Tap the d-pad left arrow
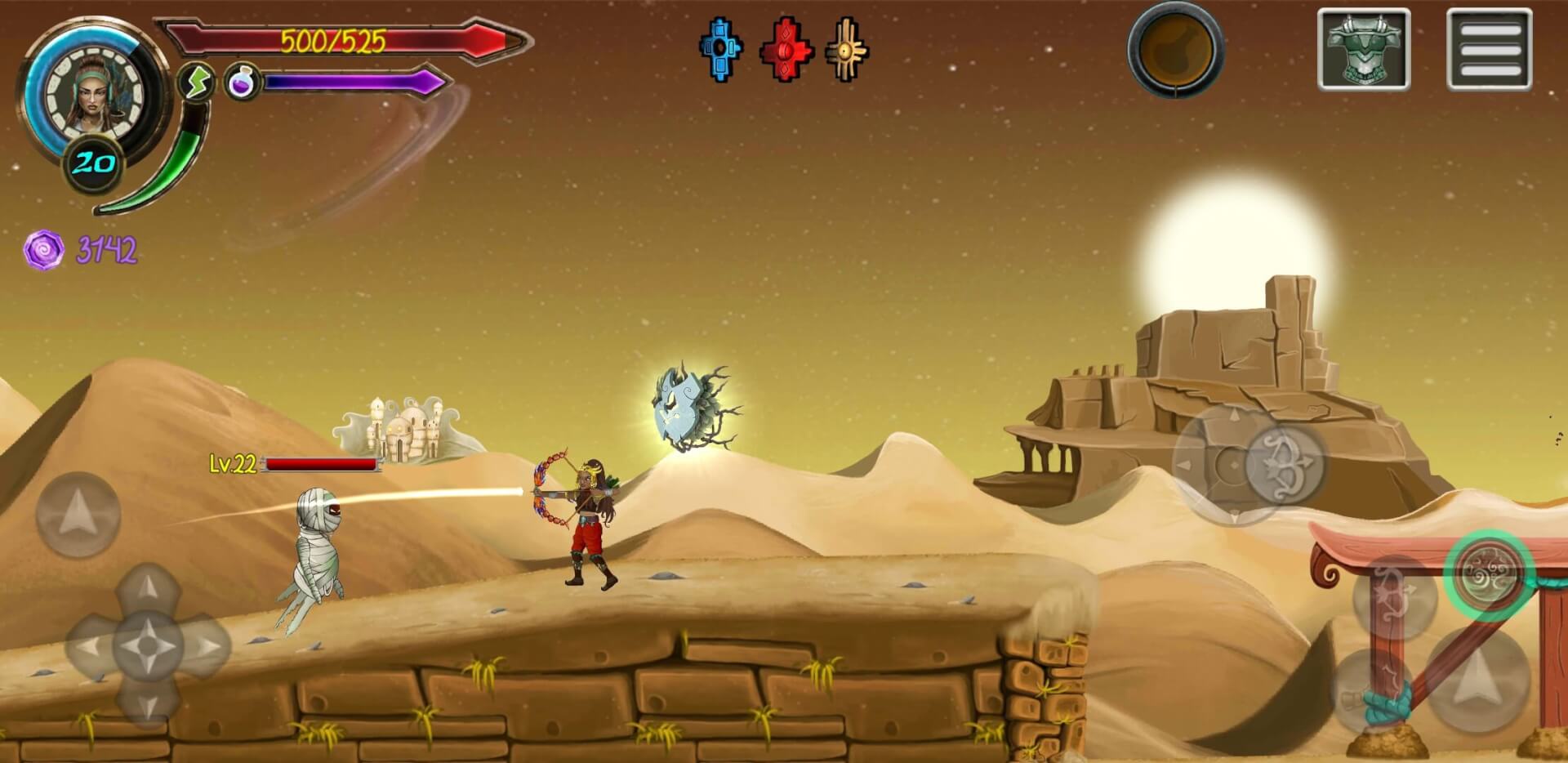Image resolution: width=1568 pixels, height=763 pixels. [x=88, y=647]
